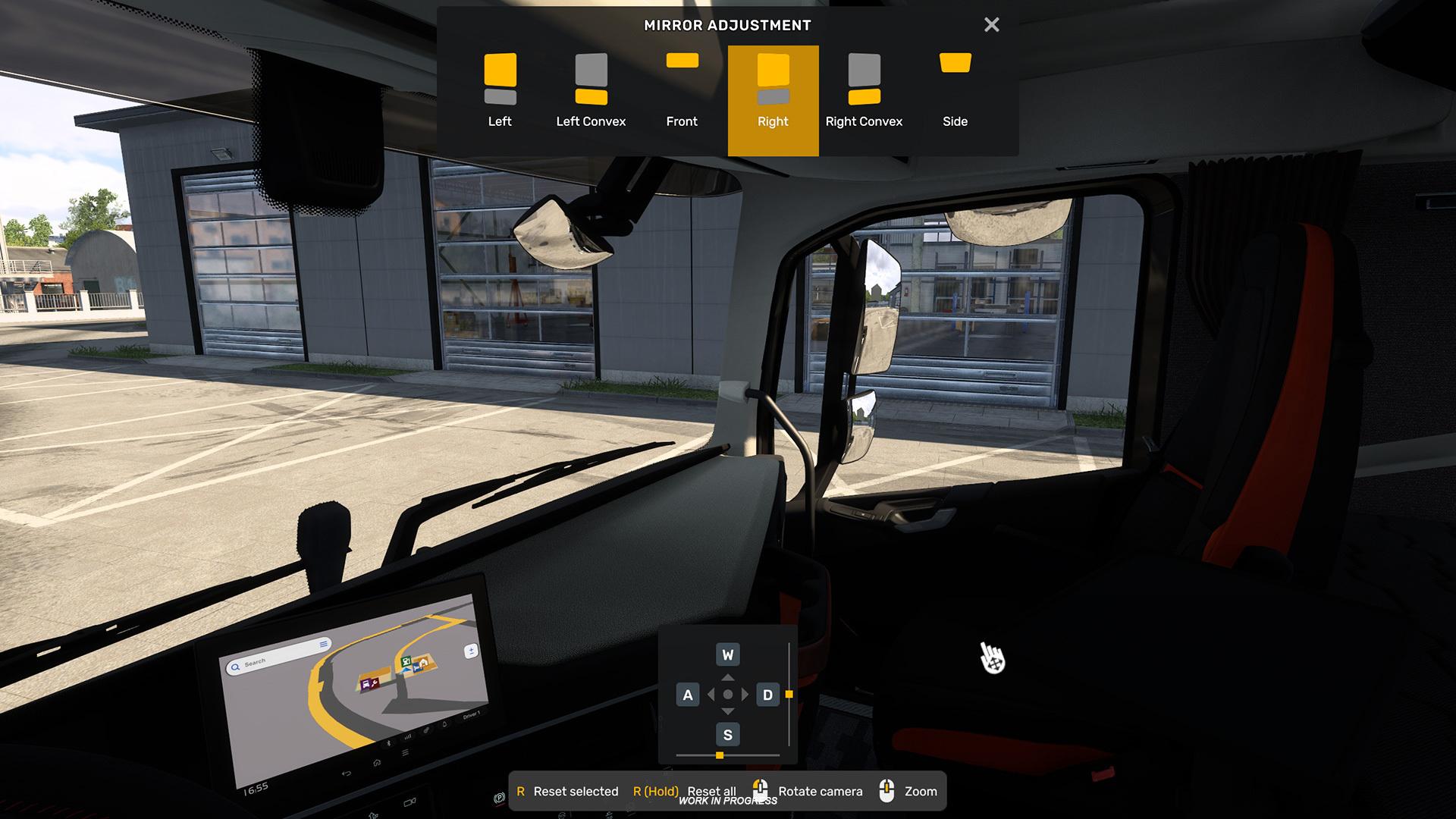Close the Mirror Adjustment panel
The image size is (1456, 819).
tap(991, 25)
